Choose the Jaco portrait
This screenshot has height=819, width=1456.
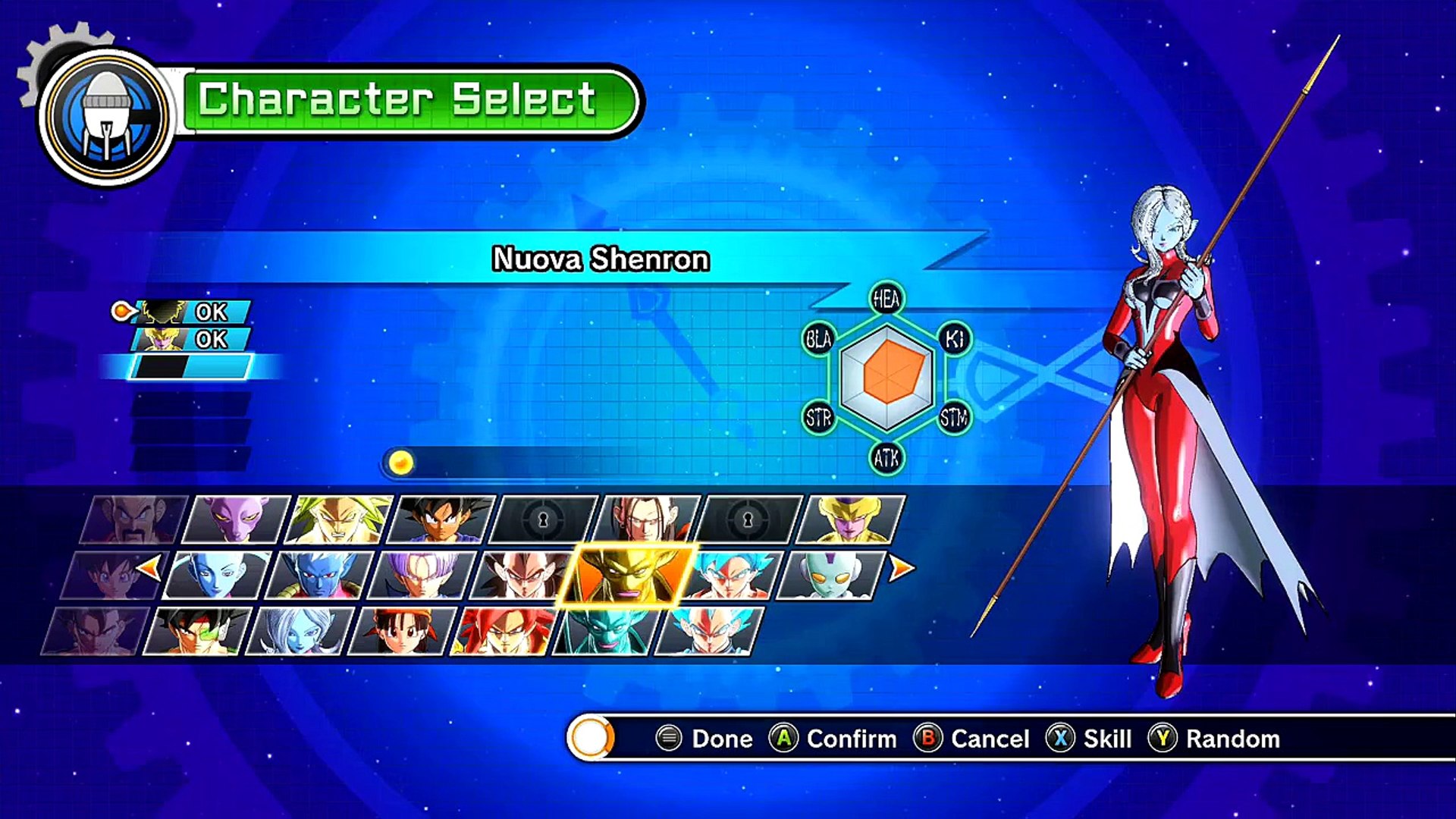831,576
